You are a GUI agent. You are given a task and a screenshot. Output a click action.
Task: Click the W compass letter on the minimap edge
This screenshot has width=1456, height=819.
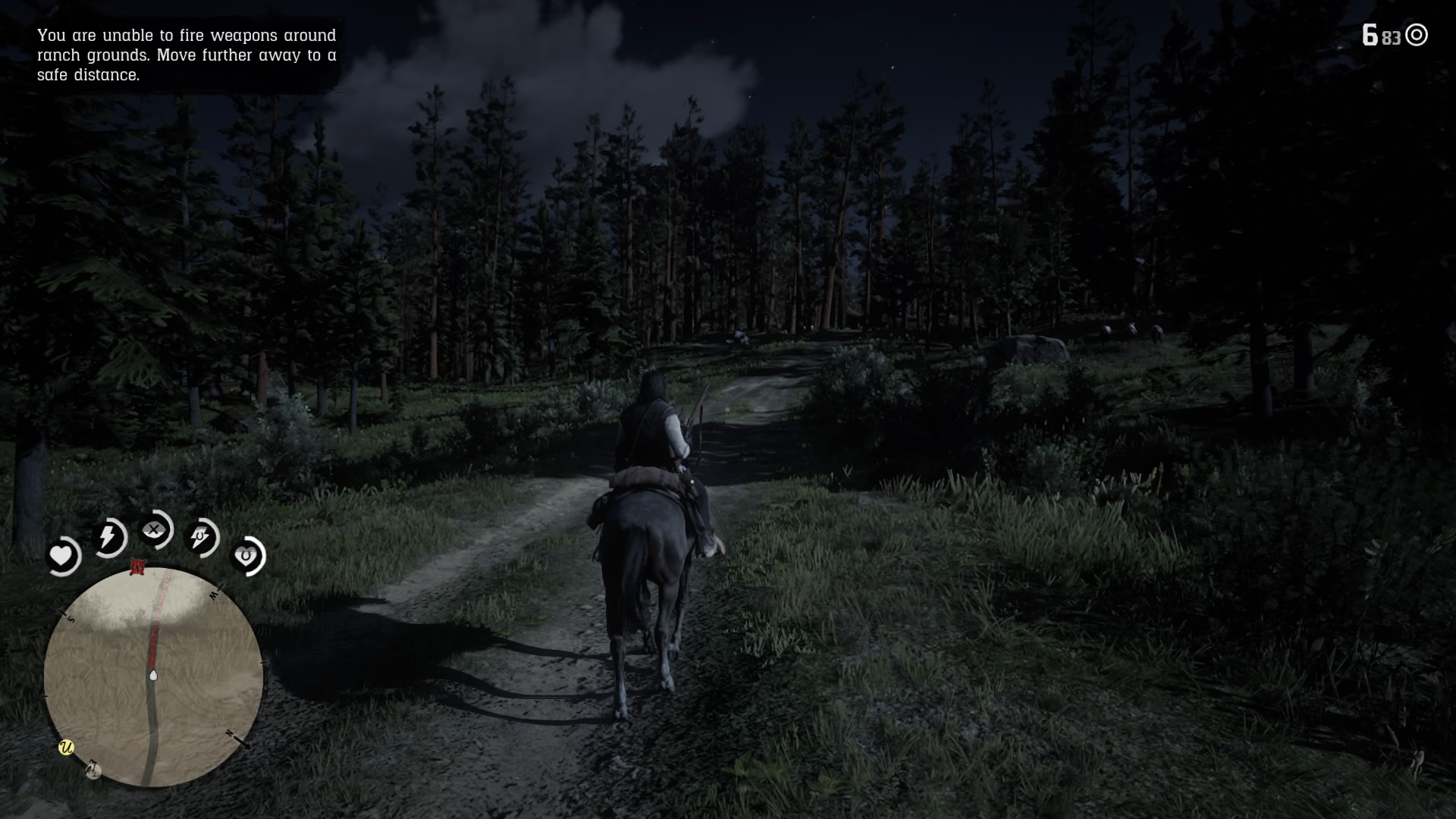tap(213, 594)
